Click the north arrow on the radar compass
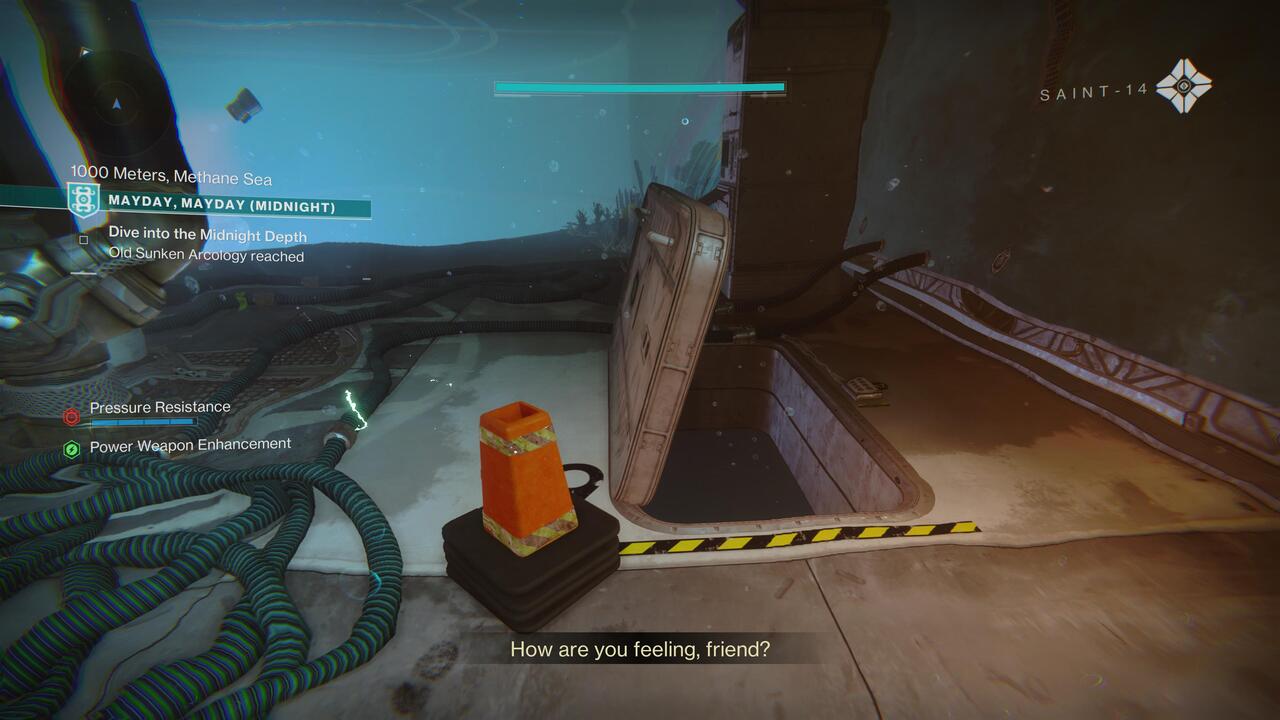Image resolution: width=1280 pixels, height=720 pixels. click(115, 103)
